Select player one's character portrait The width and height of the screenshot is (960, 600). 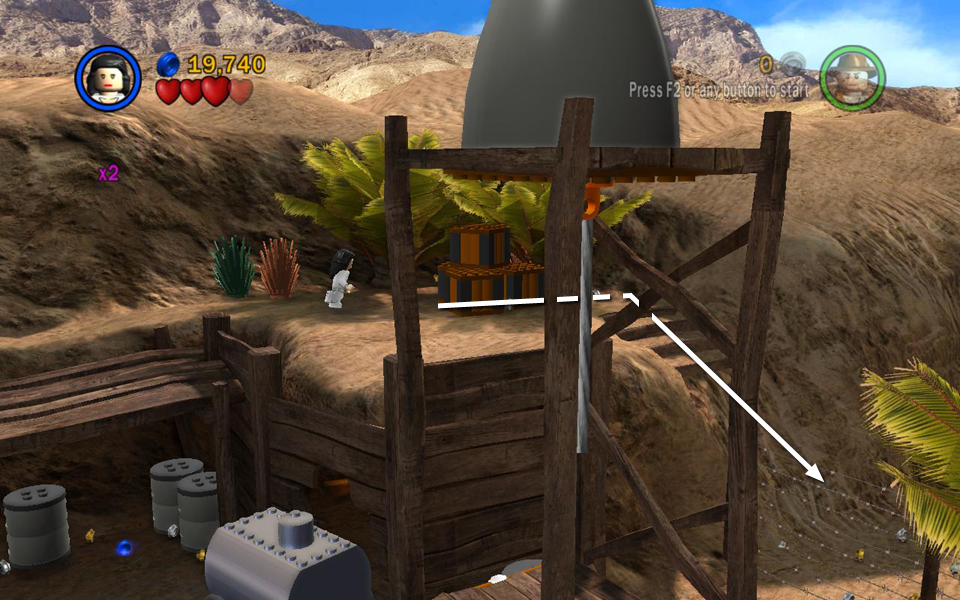107,78
